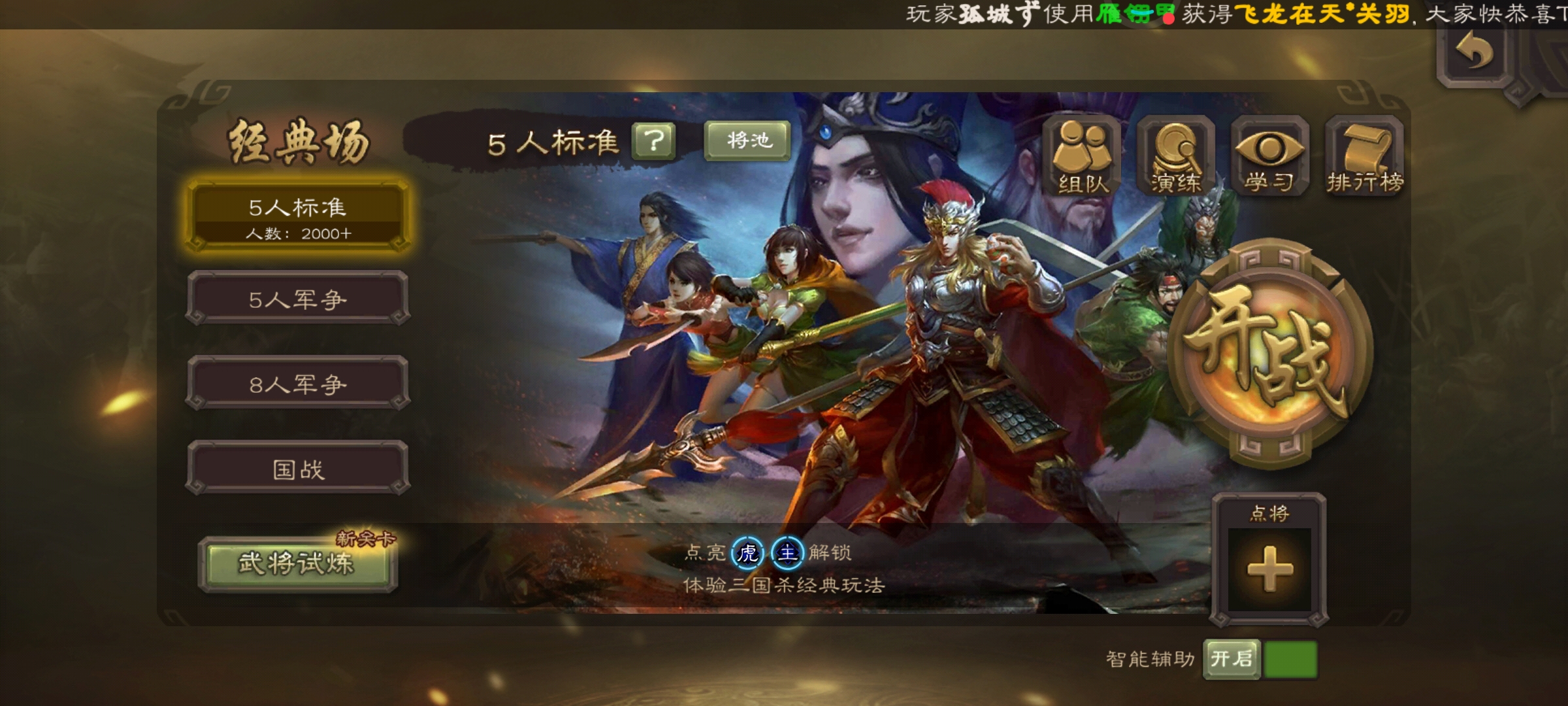Open the 将池 general pool list
Image resolution: width=1568 pixels, height=706 pixels.
coord(745,141)
